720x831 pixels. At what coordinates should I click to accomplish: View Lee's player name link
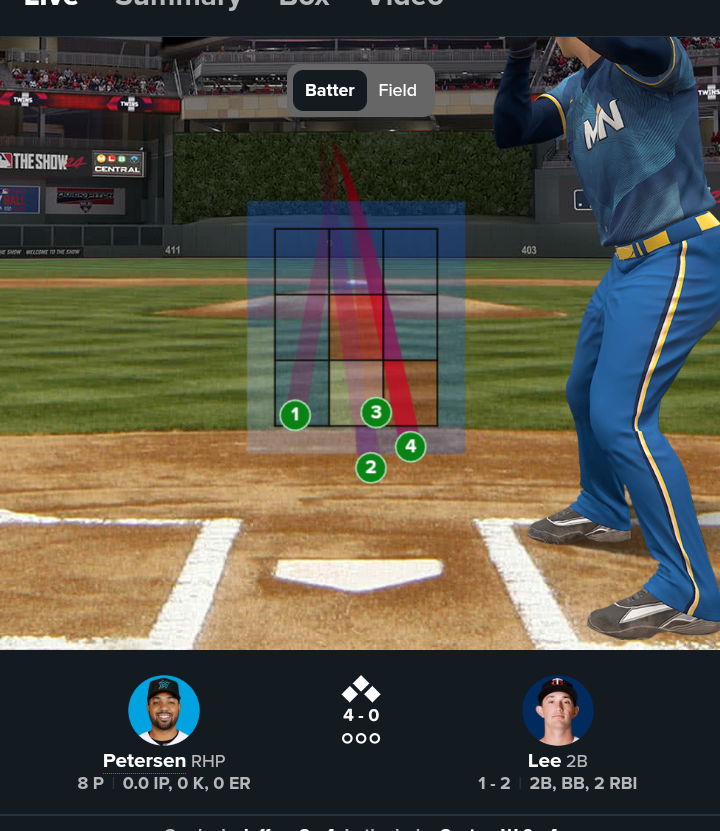tap(545, 761)
